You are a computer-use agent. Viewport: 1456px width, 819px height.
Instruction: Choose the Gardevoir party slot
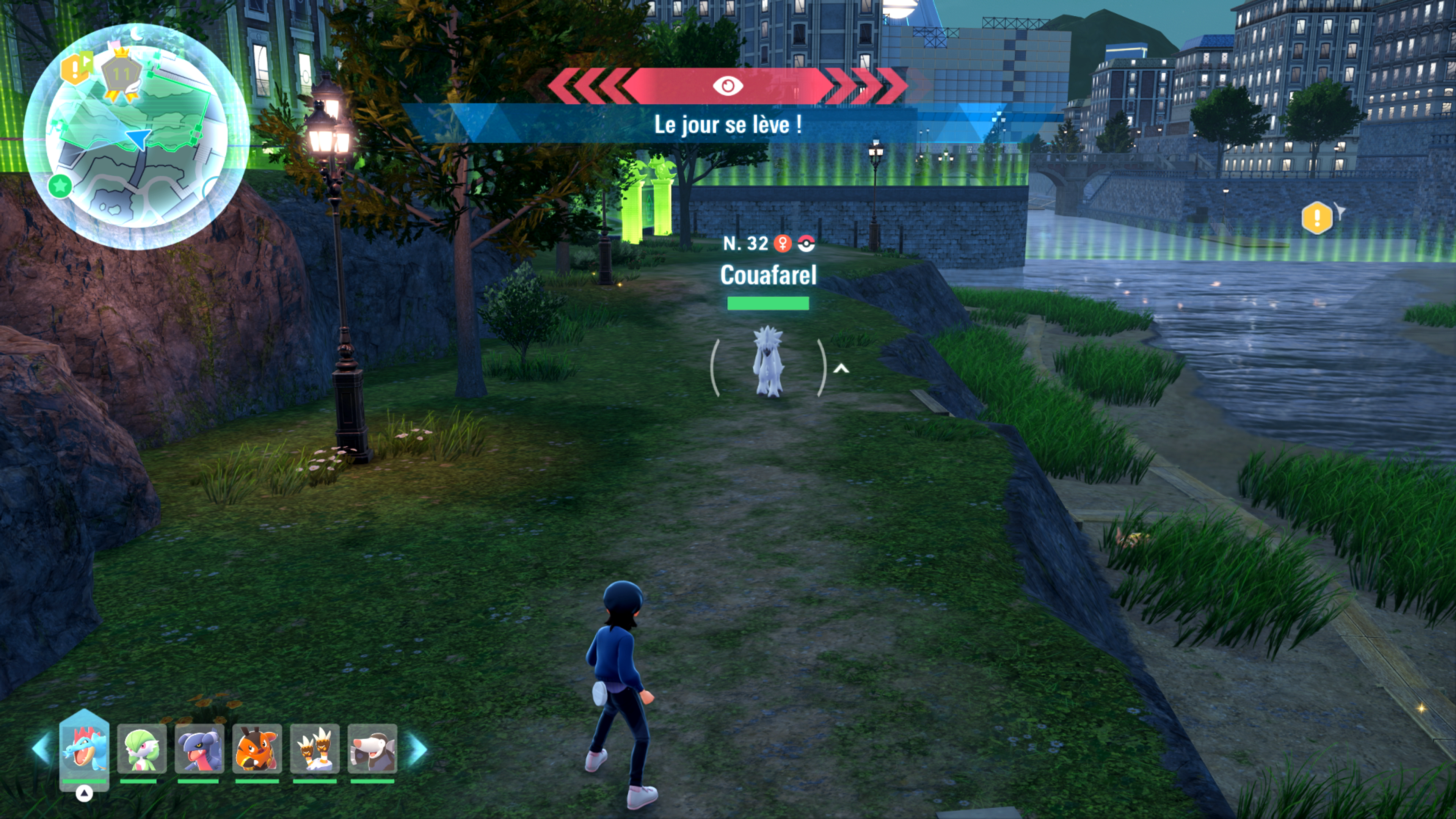pyautogui.click(x=142, y=748)
